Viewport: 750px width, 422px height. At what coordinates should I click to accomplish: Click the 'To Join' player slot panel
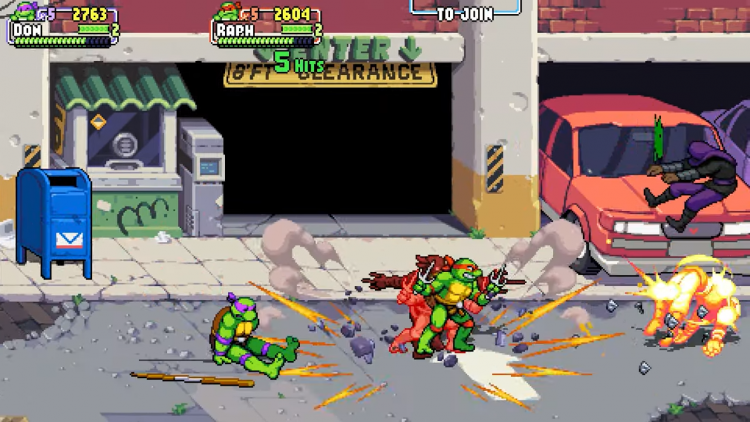tap(465, 10)
